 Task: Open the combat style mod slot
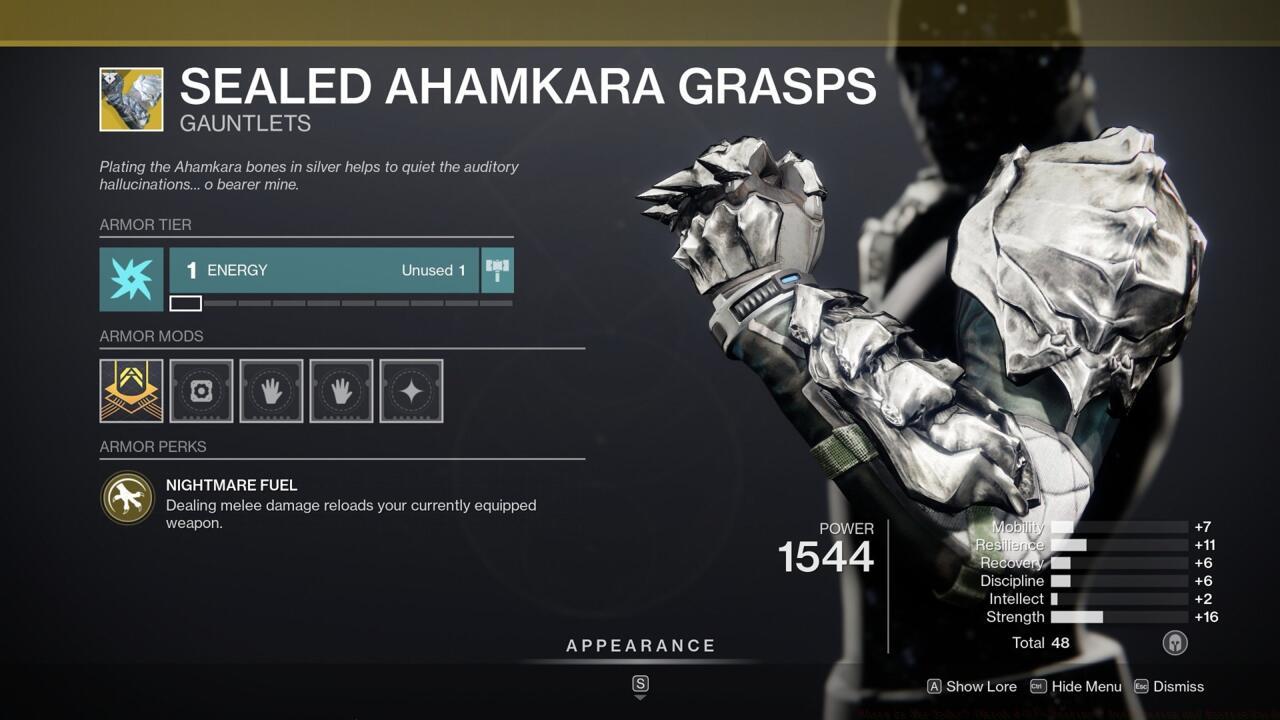point(411,390)
